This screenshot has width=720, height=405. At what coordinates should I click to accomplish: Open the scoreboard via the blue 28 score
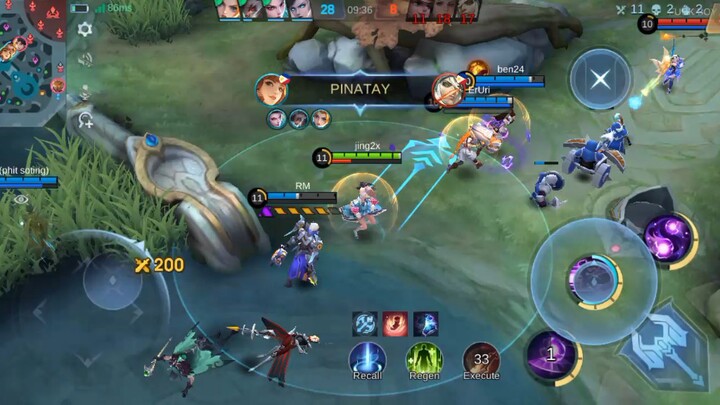click(328, 10)
